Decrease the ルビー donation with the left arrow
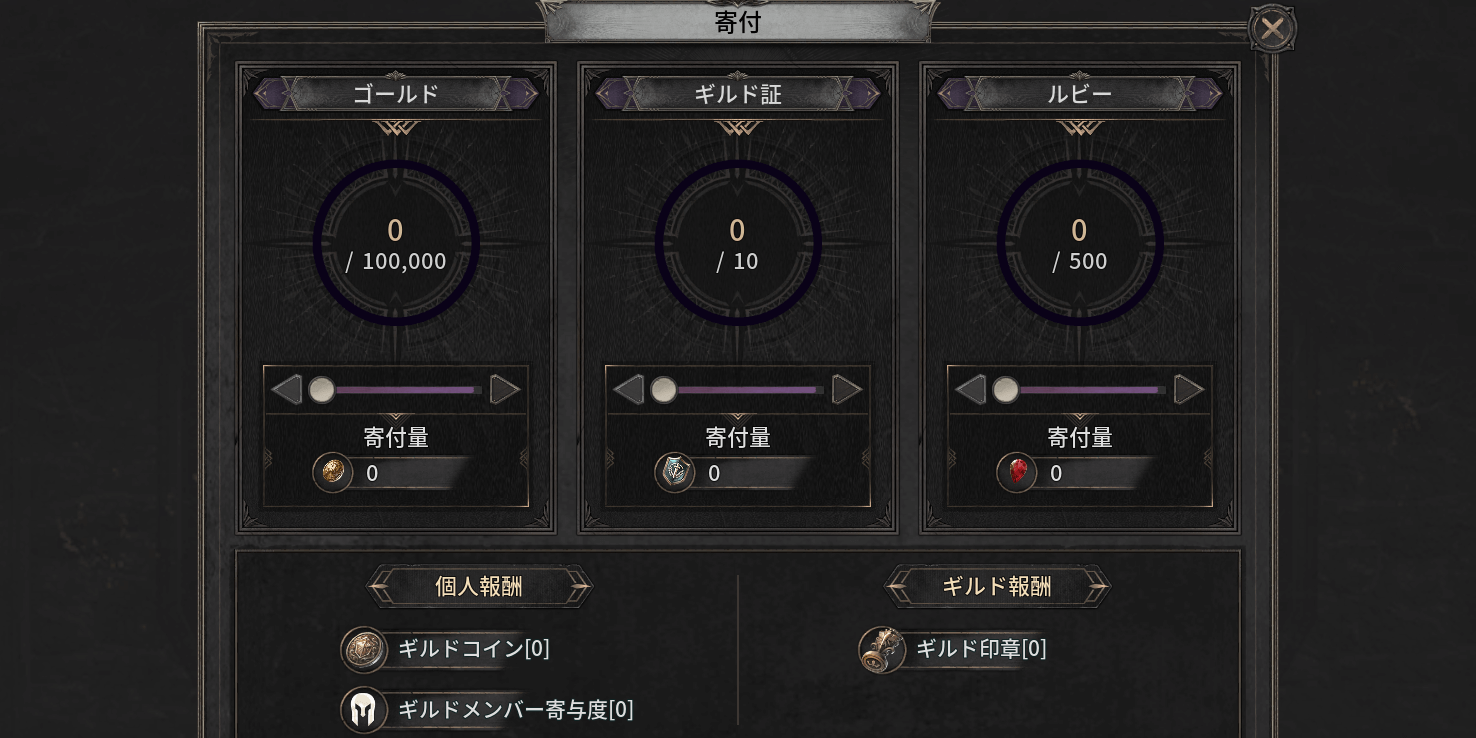This screenshot has height=738, width=1476. click(970, 390)
